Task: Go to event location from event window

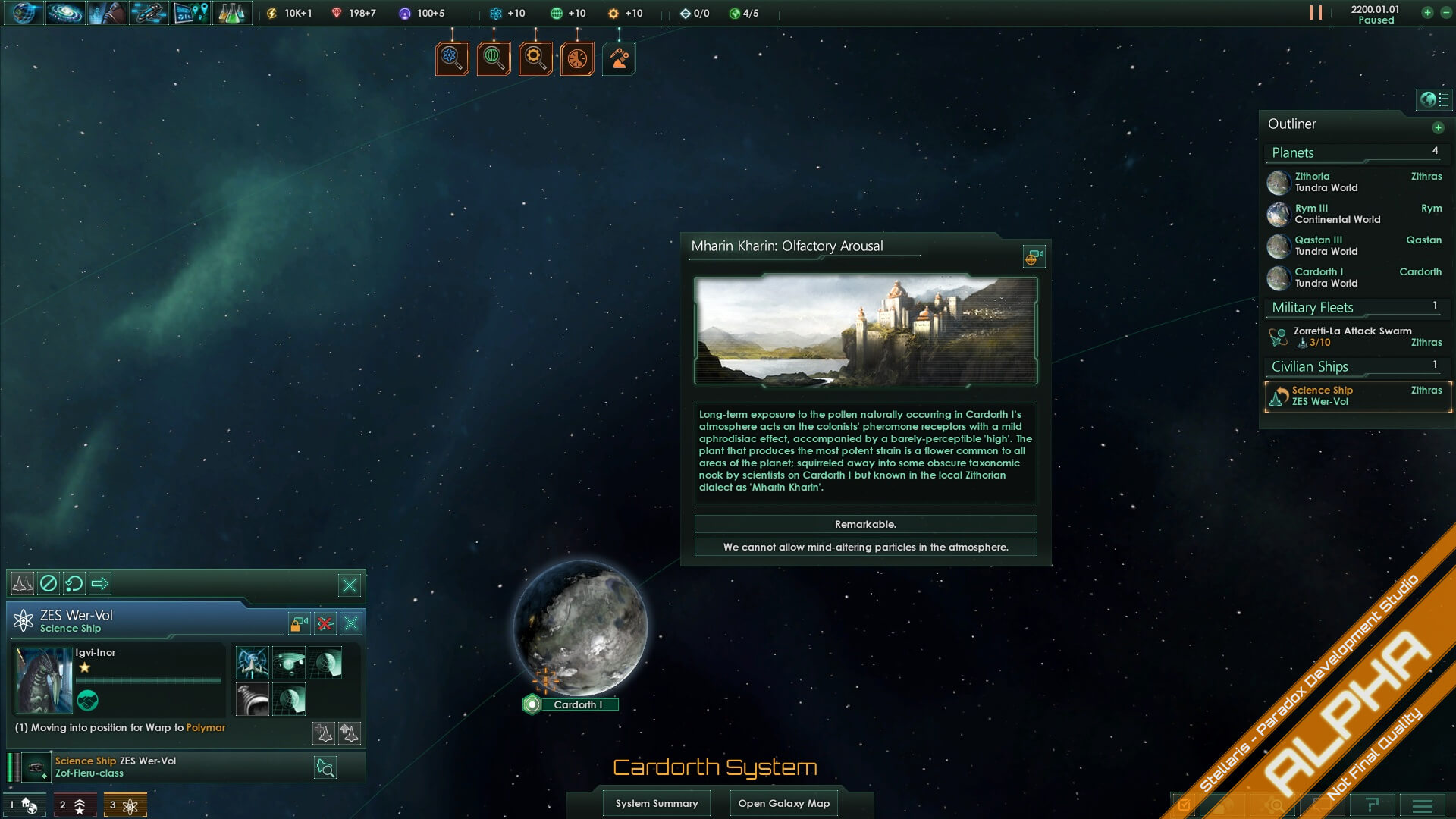Action: [x=1034, y=257]
